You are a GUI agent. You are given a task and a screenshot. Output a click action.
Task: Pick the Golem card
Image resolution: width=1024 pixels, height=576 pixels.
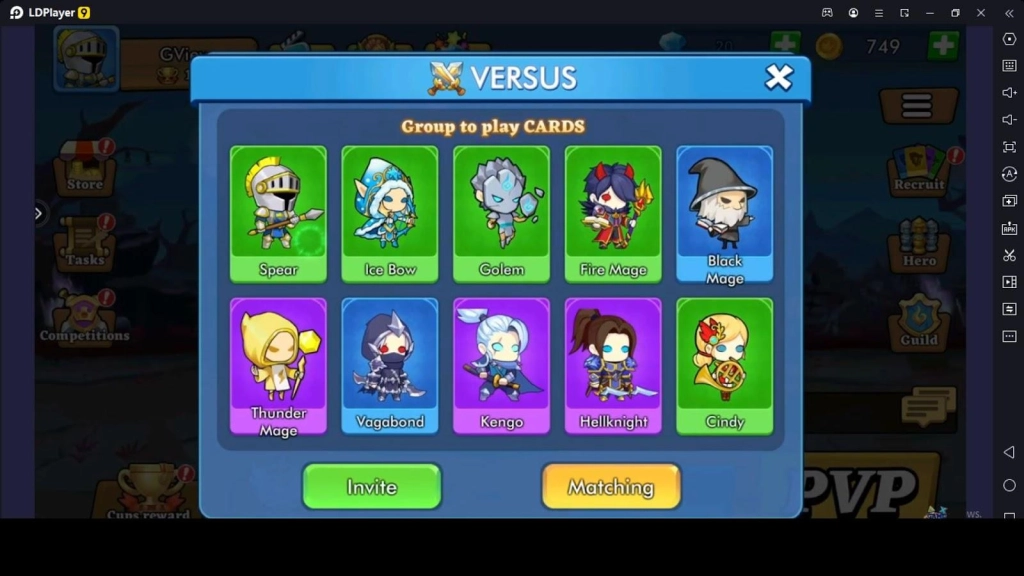501,213
